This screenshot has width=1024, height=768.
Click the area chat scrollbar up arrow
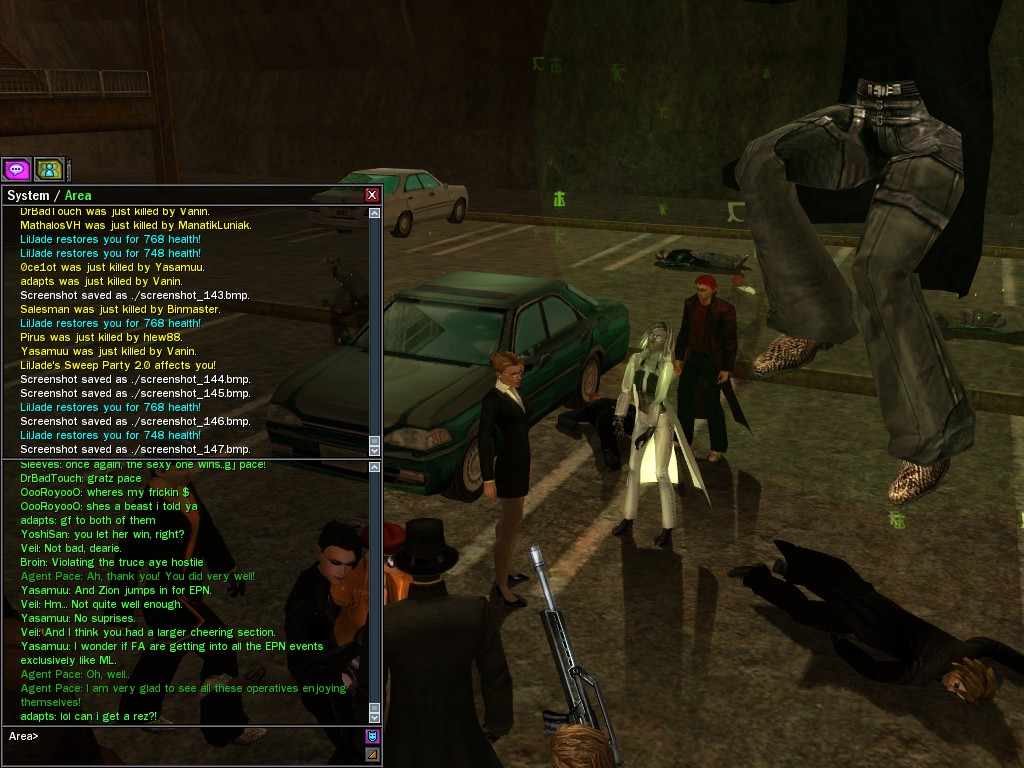[x=375, y=467]
